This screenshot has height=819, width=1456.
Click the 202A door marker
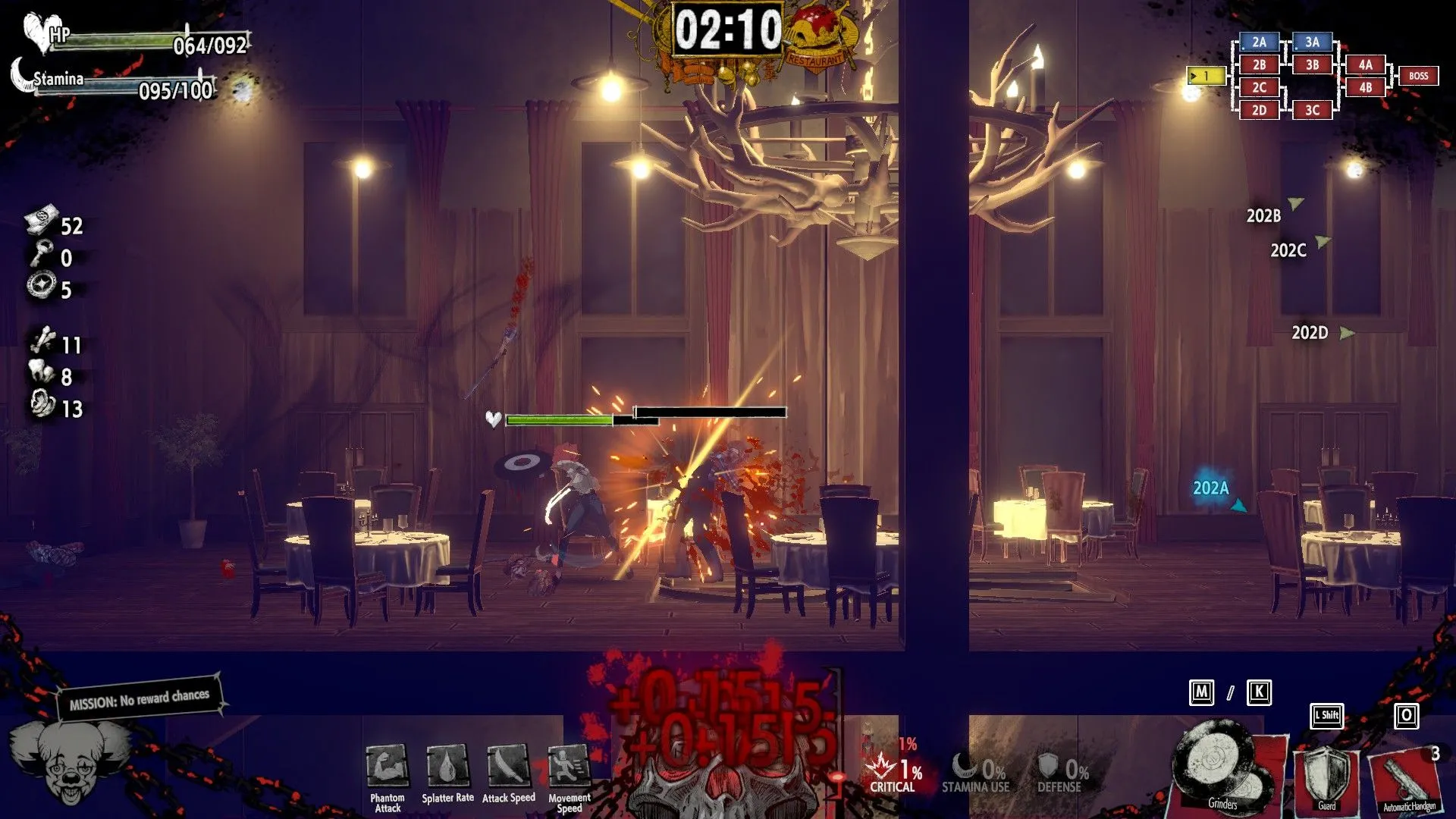click(1212, 488)
